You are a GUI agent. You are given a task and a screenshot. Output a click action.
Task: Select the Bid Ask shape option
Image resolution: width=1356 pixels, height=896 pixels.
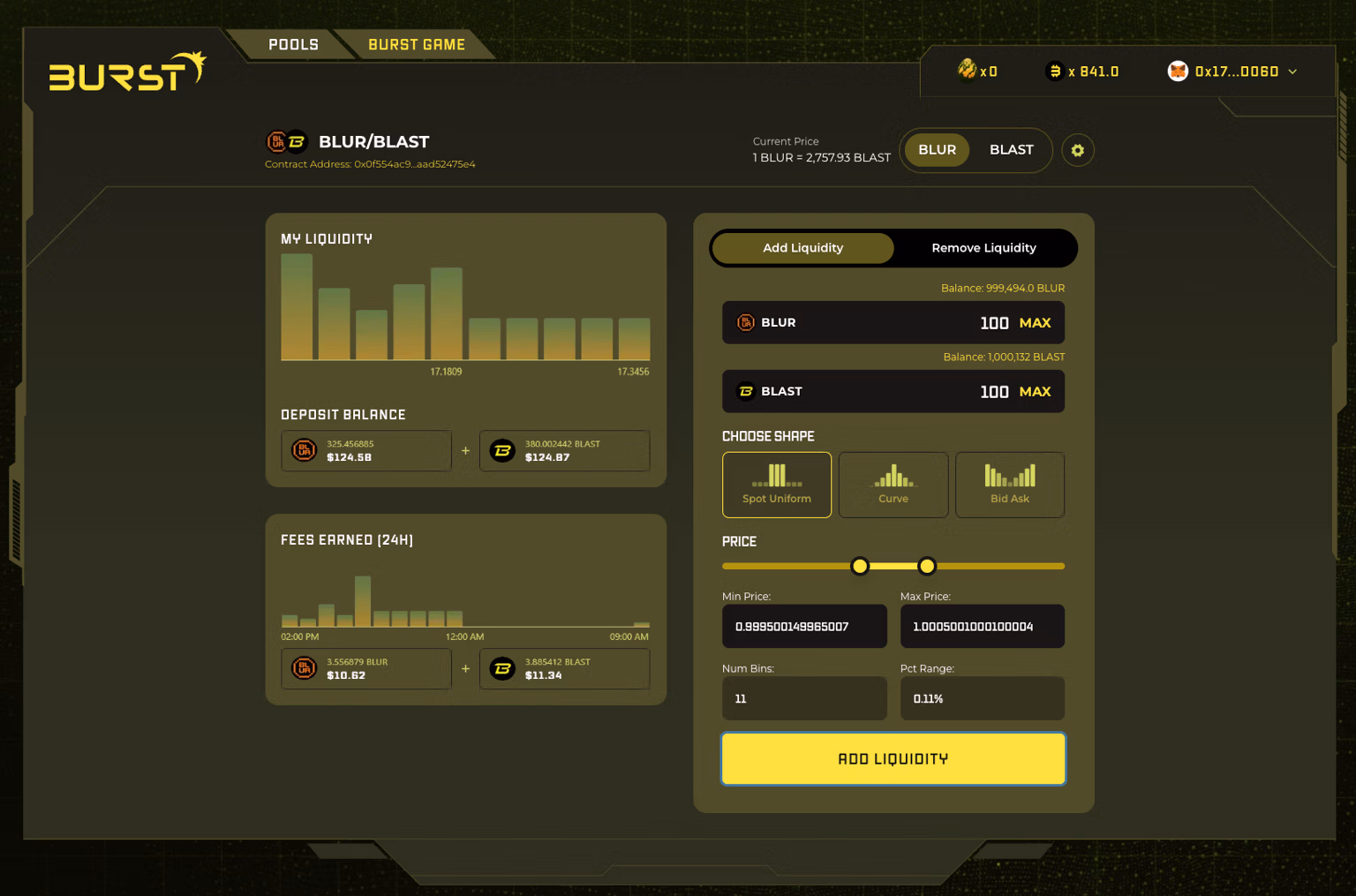(1010, 485)
